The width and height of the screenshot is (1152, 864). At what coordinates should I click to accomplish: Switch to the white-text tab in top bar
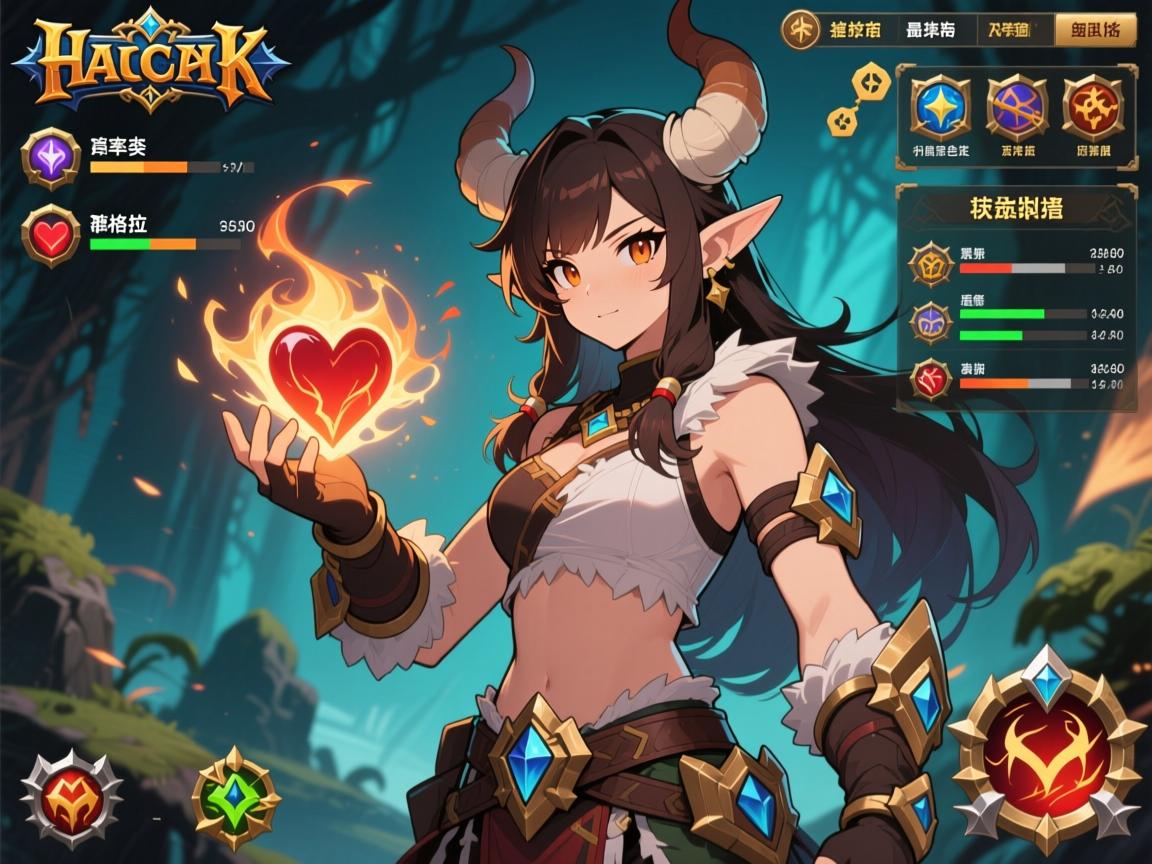click(x=930, y=30)
